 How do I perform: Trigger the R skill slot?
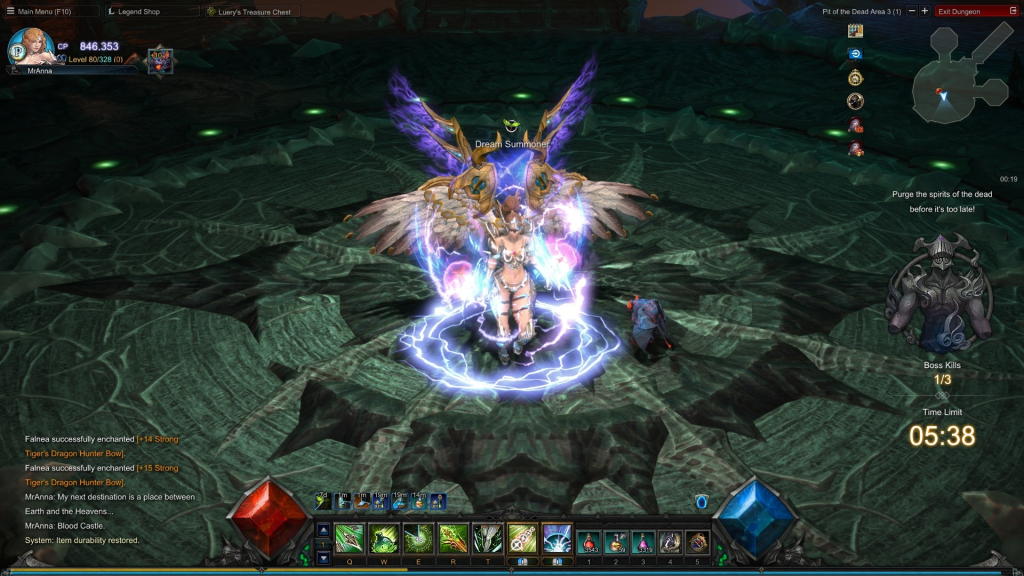(x=453, y=539)
